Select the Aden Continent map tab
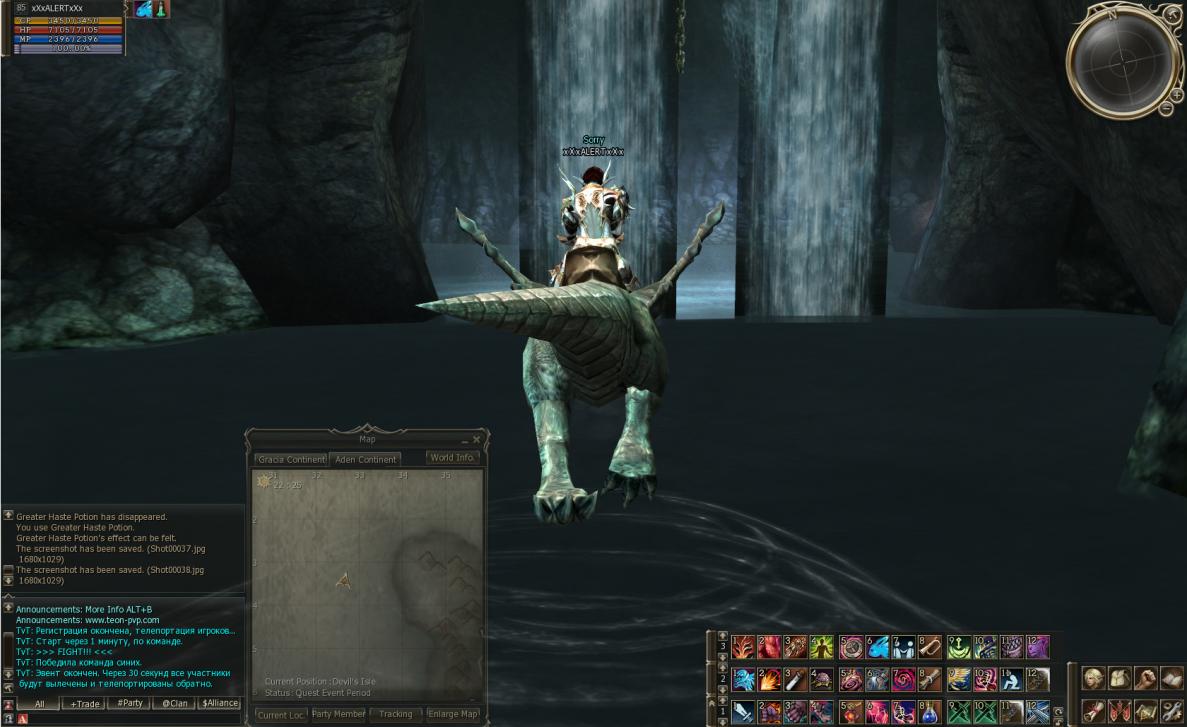Image resolution: width=1187 pixels, height=727 pixels. pyautogui.click(x=366, y=459)
